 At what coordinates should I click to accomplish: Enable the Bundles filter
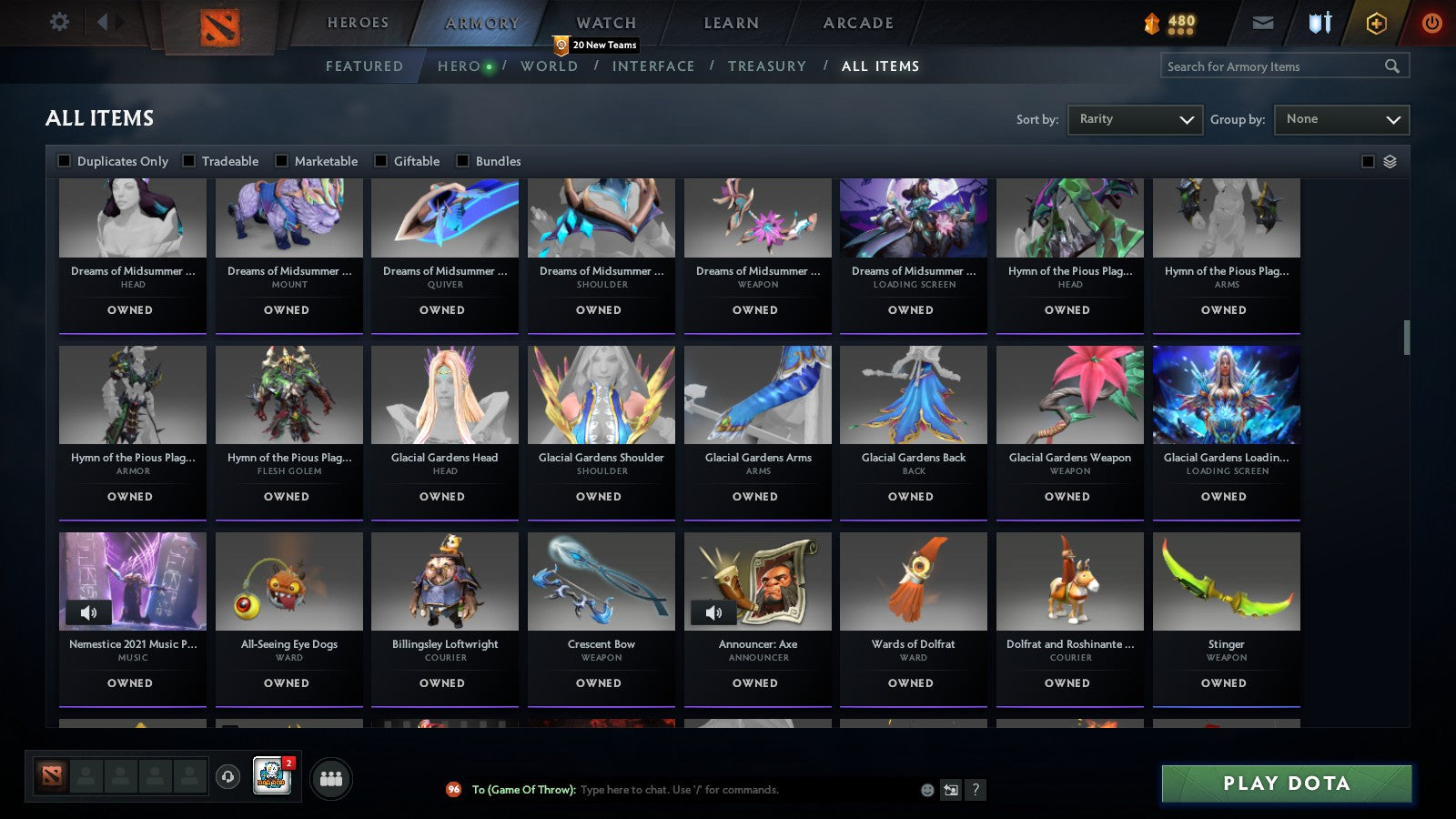tap(462, 160)
